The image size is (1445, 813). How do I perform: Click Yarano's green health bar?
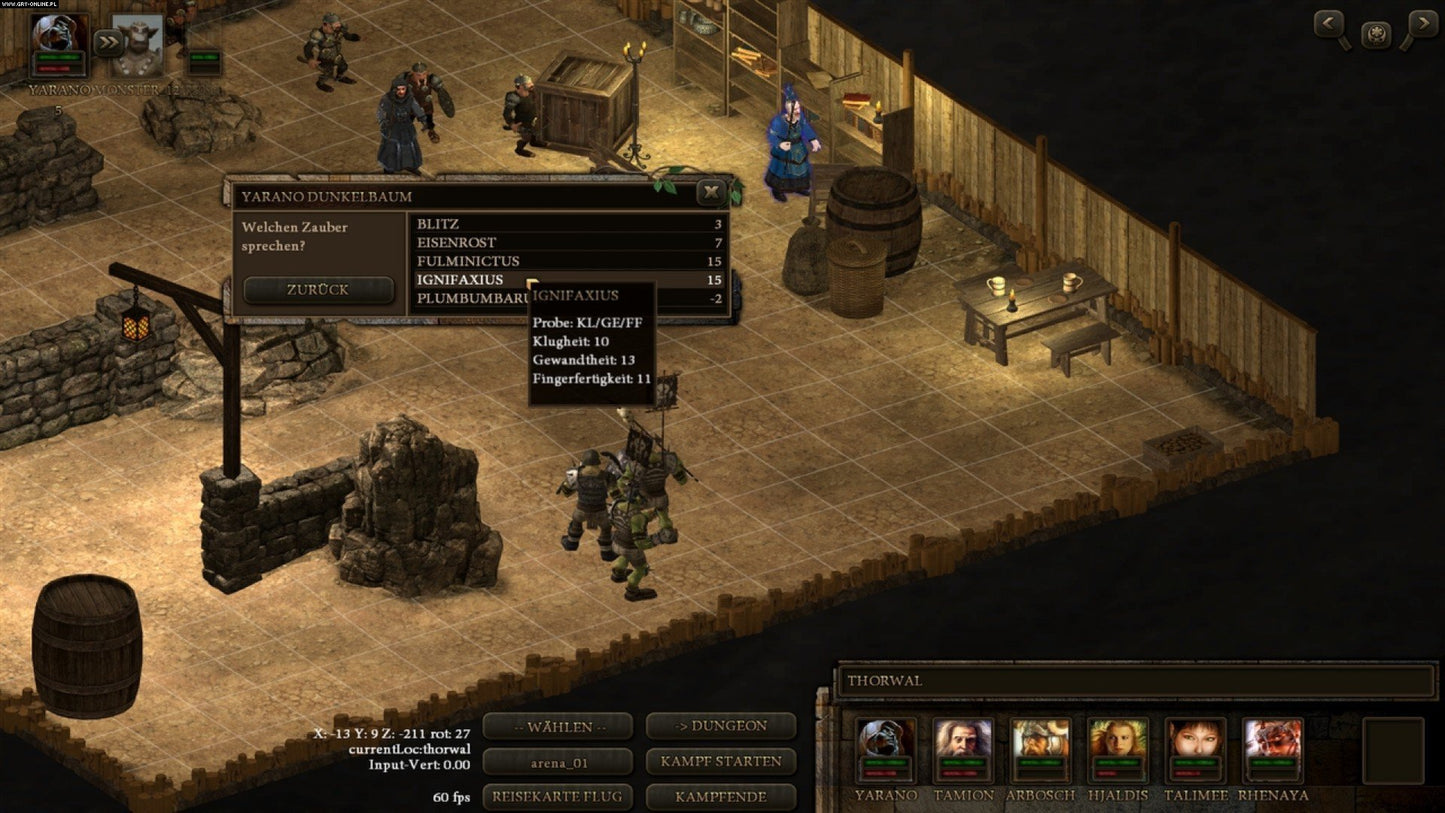pyautogui.click(x=58, y=56)
